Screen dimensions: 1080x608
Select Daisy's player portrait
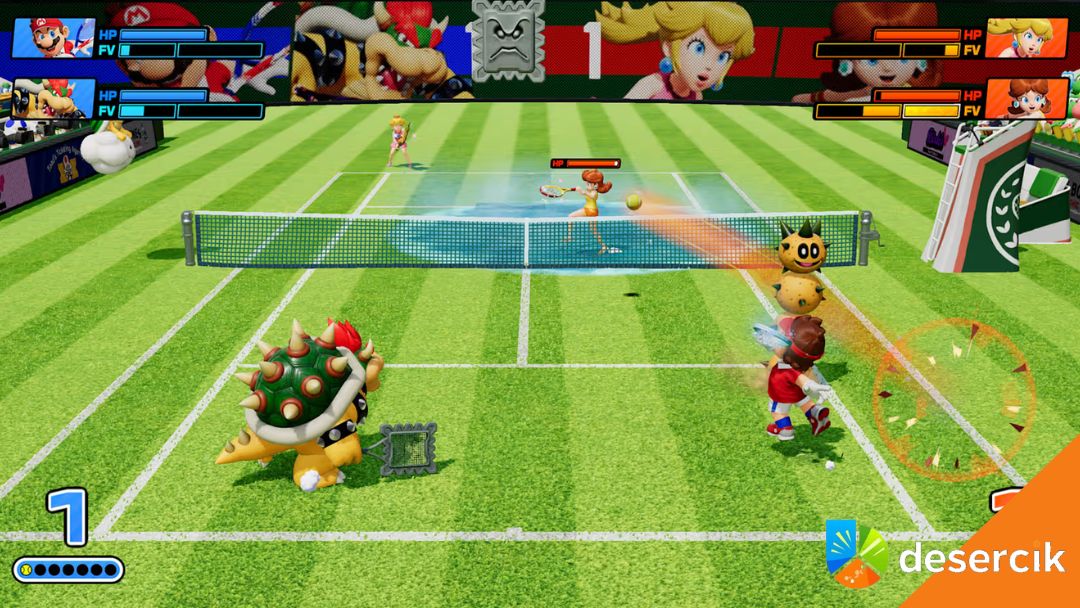point(1012,98)
